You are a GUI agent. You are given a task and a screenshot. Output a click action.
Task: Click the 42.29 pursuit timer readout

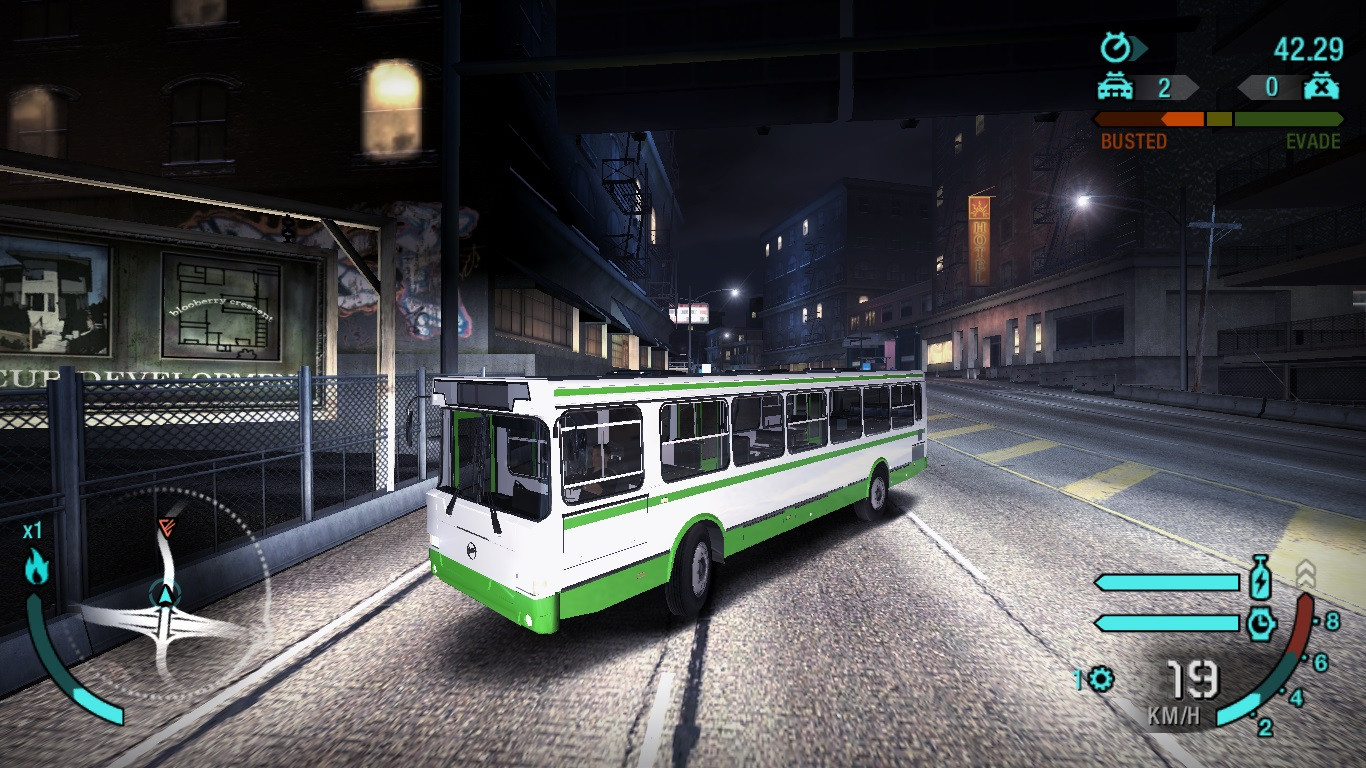[1308, 47]
